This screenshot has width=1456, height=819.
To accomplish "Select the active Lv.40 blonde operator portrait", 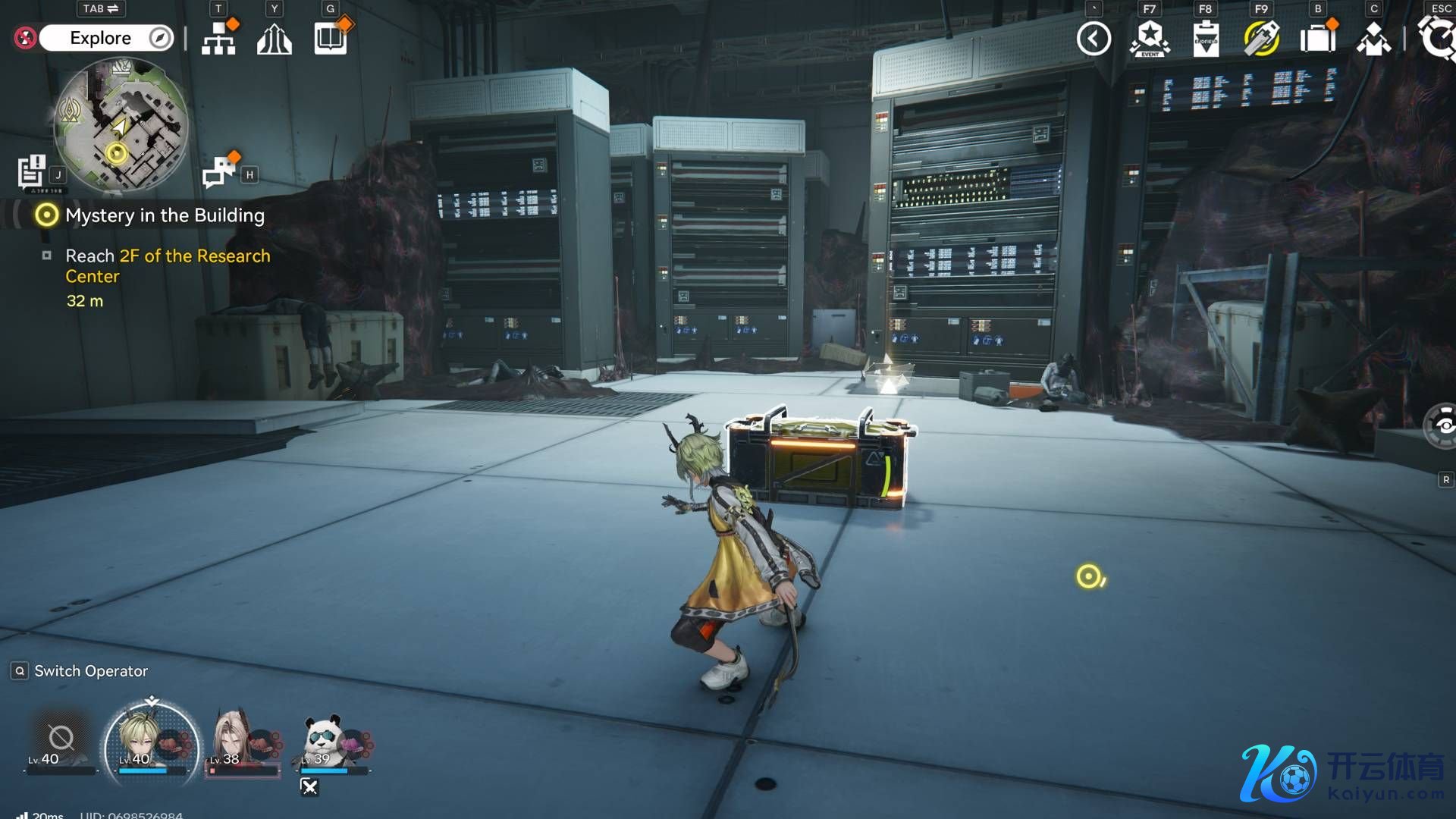I will (x=152, y=740).
